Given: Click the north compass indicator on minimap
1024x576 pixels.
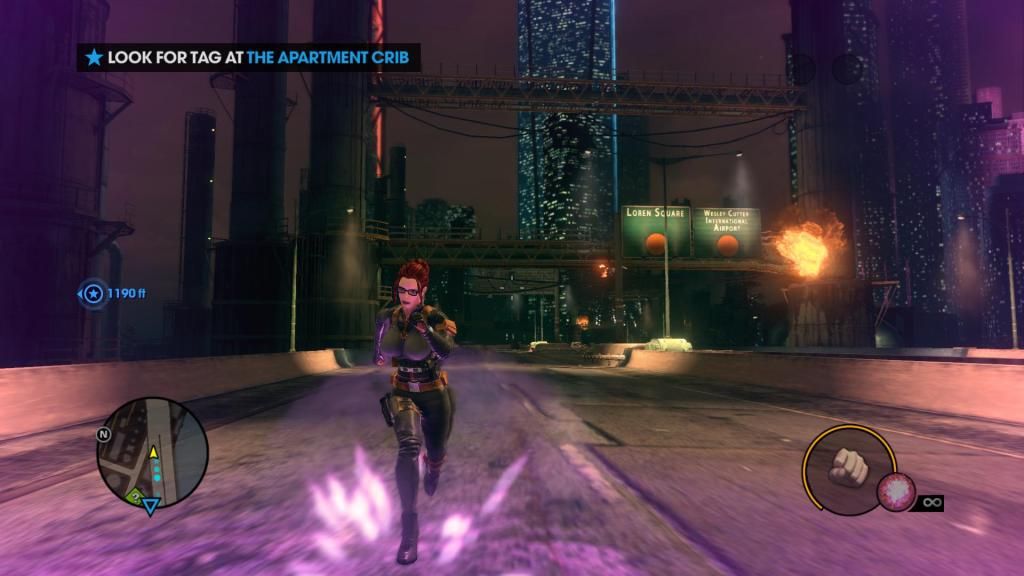Looking at the screenshot, I should pos(103,435).
